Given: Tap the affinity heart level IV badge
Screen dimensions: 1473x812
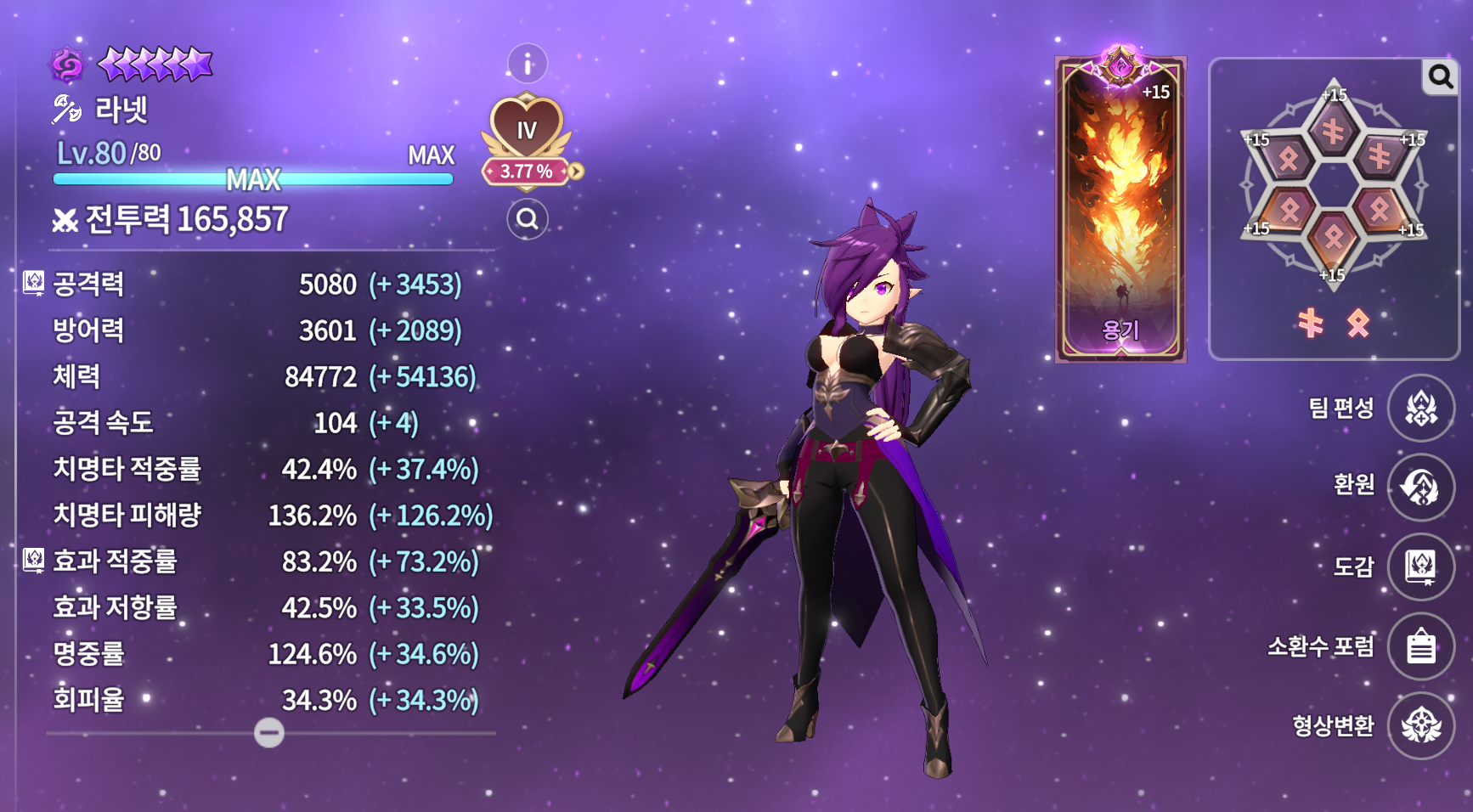Looking at the screenshot, I should coord(527,127).
